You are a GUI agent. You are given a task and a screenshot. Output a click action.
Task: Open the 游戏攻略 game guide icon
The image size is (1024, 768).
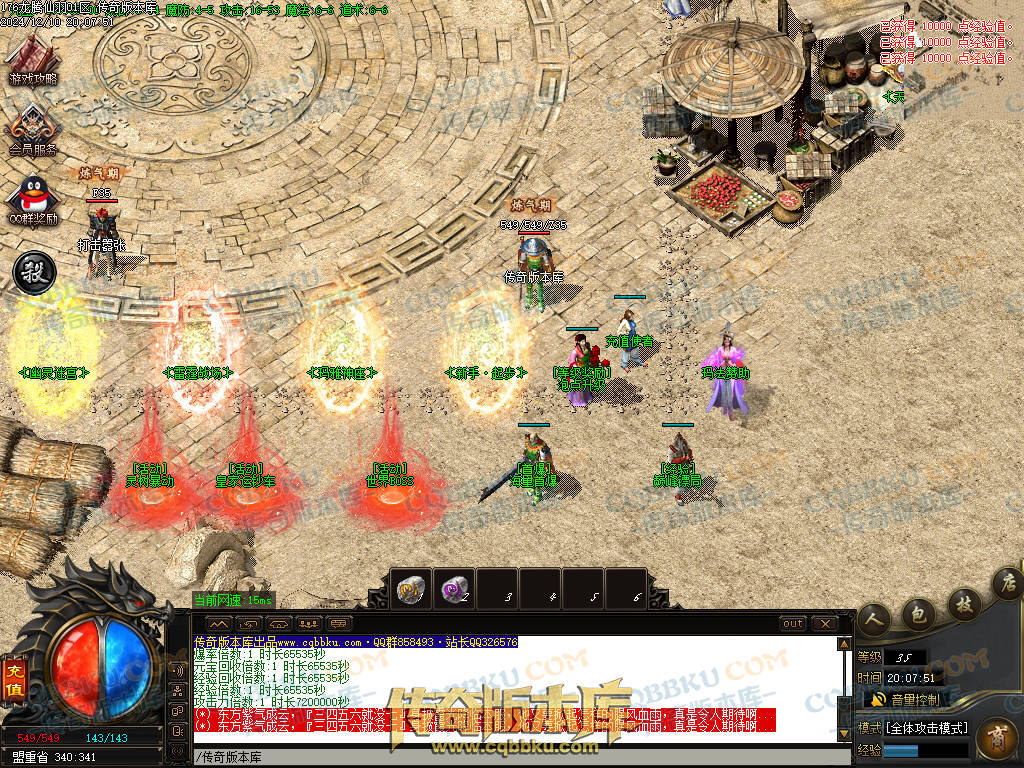(x=33, y=58)
